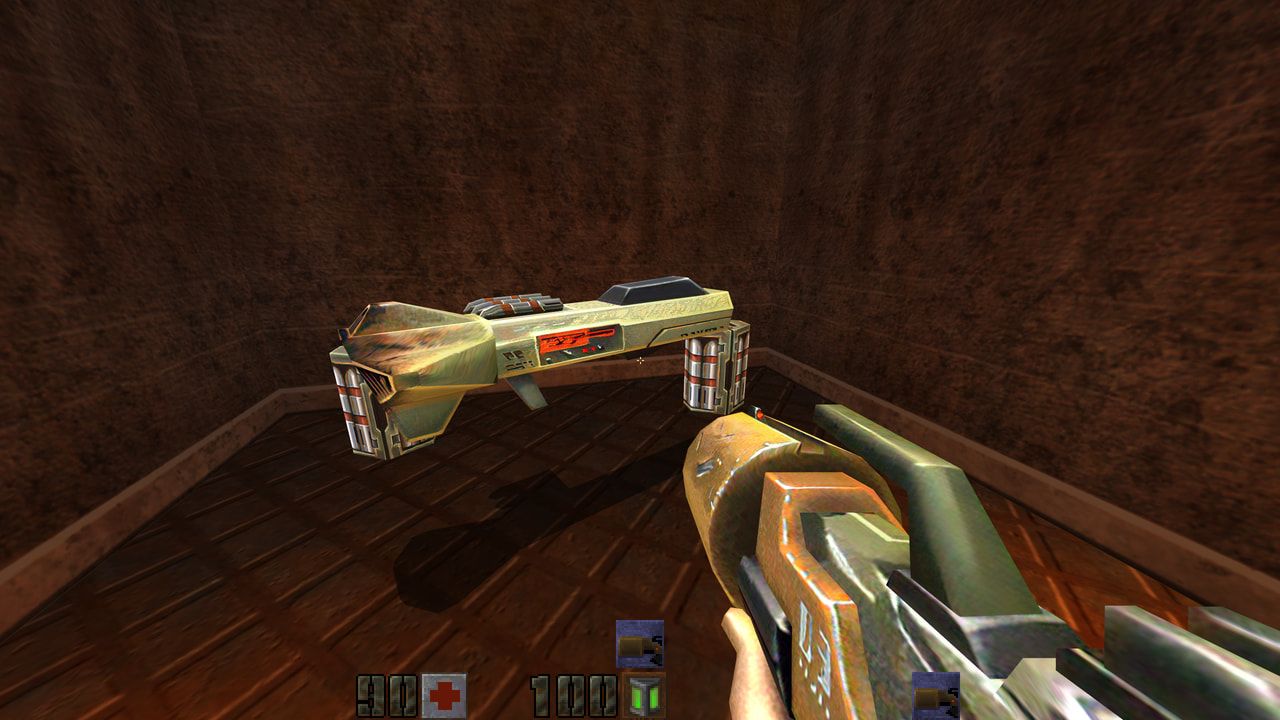Image resolution: width=1280 pixels, height=720 pixels.
Task: Click the crosshair at screen center
Action: click(x=639, y=363)
